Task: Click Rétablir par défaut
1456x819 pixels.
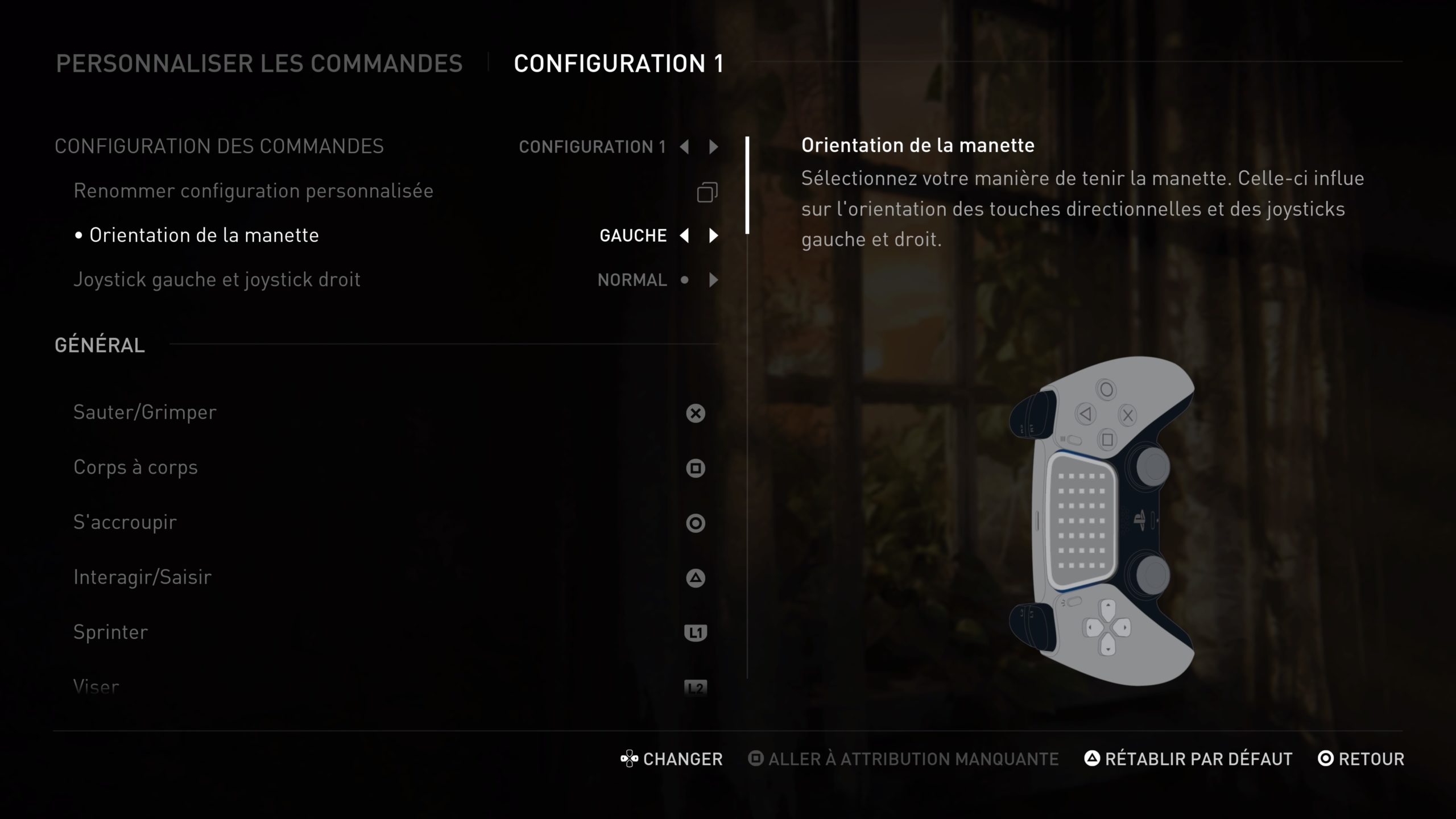Action: click(x=1189, y=759)
